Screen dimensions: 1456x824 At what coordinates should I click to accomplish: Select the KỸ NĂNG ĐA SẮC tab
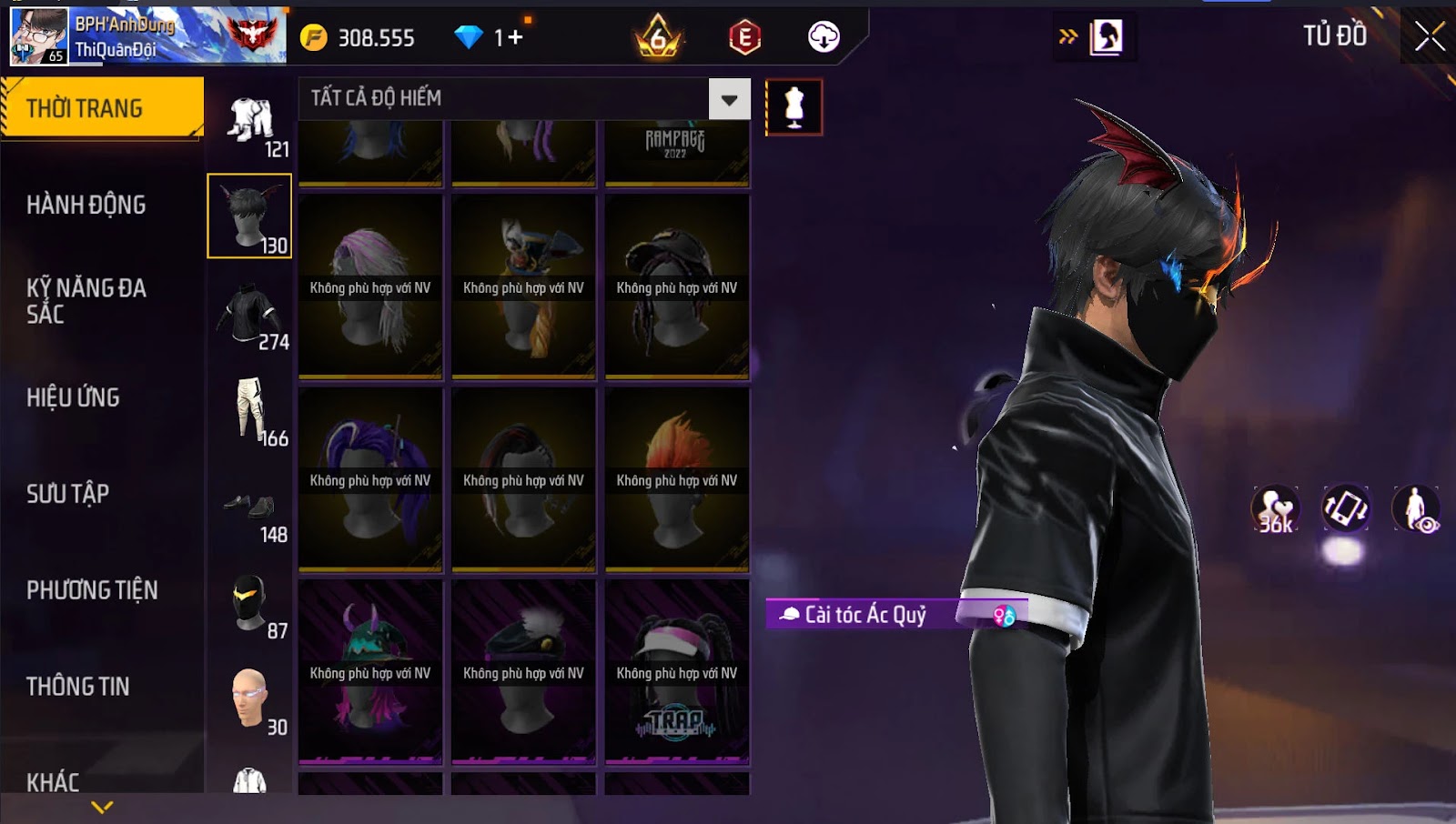tap(86, 301)
